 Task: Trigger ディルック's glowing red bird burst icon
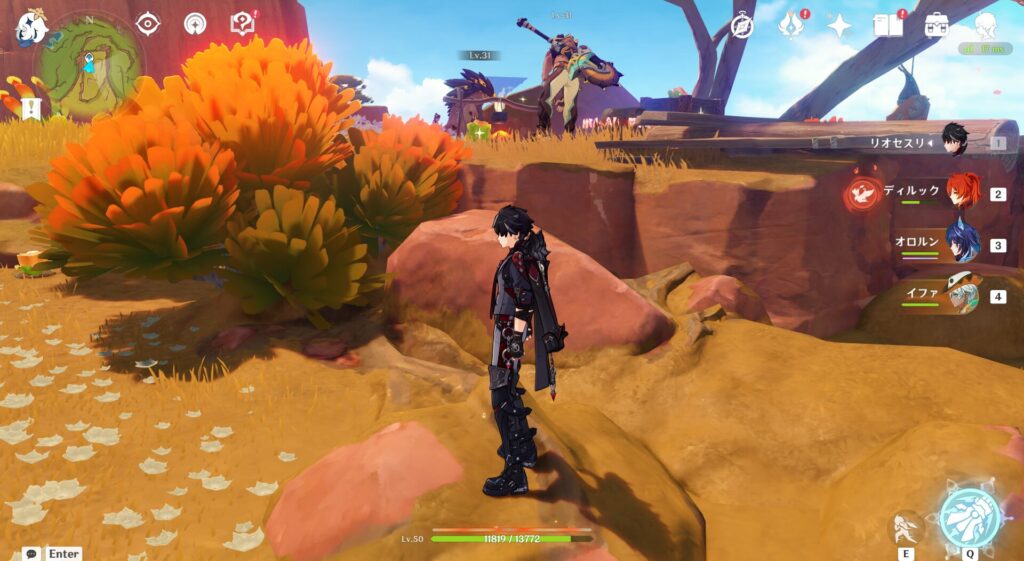point(862,194)
